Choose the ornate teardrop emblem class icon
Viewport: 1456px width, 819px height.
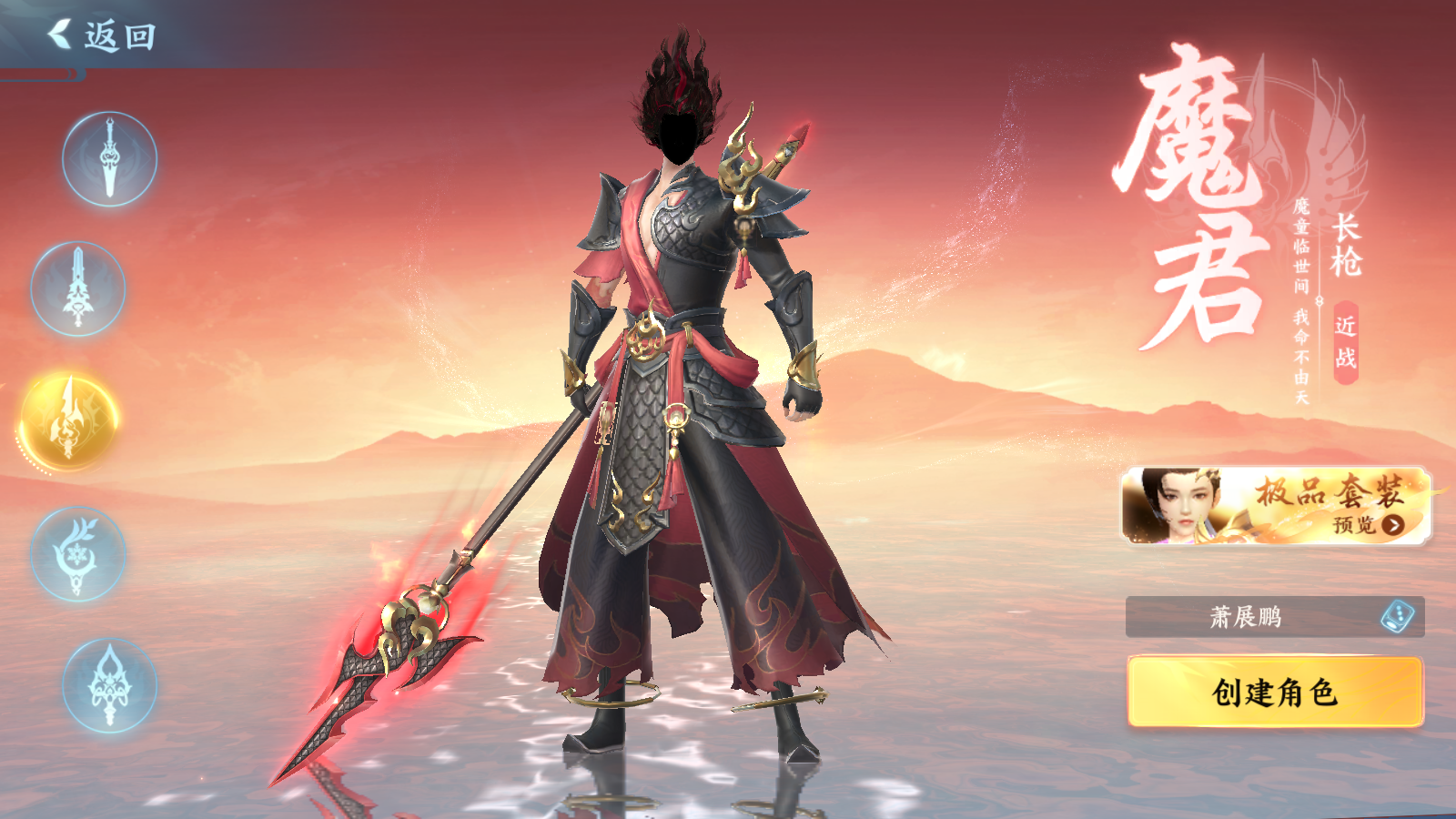pos(109,685)
